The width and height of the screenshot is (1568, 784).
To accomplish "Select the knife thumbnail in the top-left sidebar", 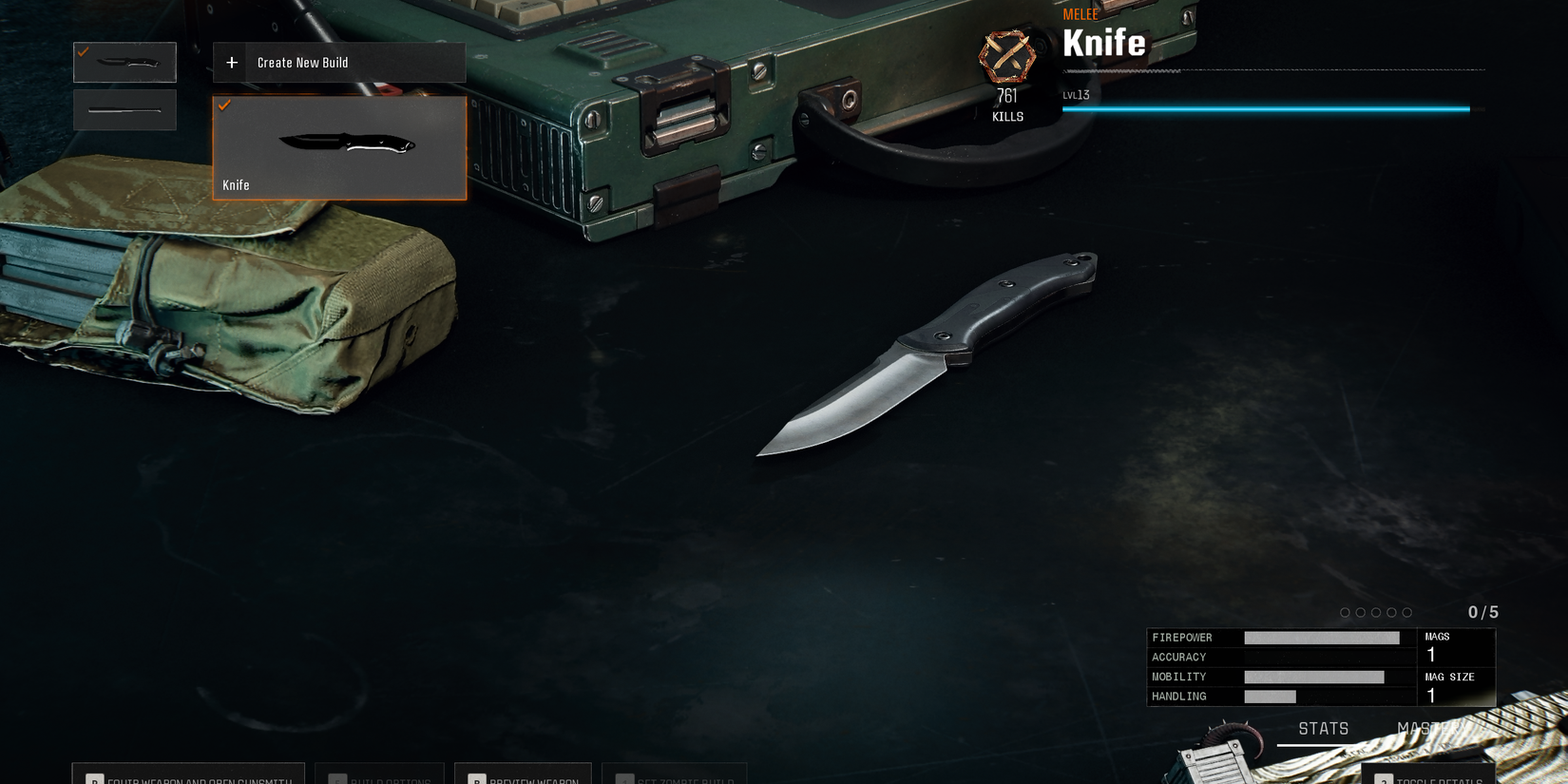I will click(x=124, y=62).
